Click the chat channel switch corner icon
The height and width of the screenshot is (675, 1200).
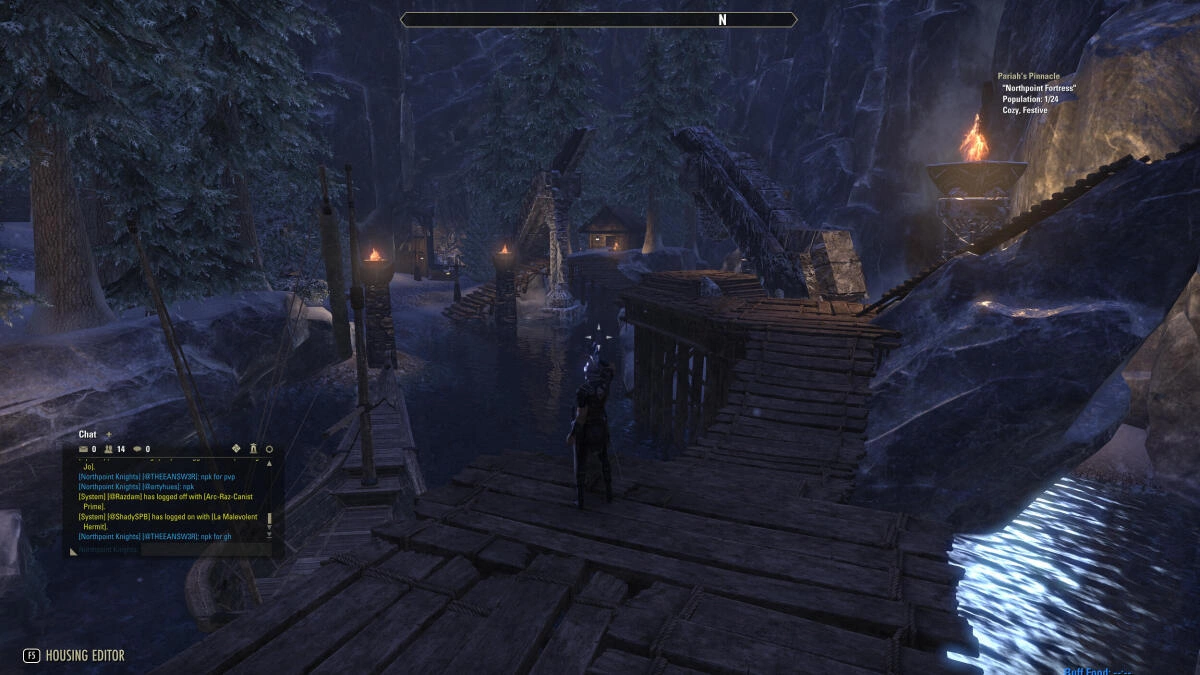(x=73, y=550)
